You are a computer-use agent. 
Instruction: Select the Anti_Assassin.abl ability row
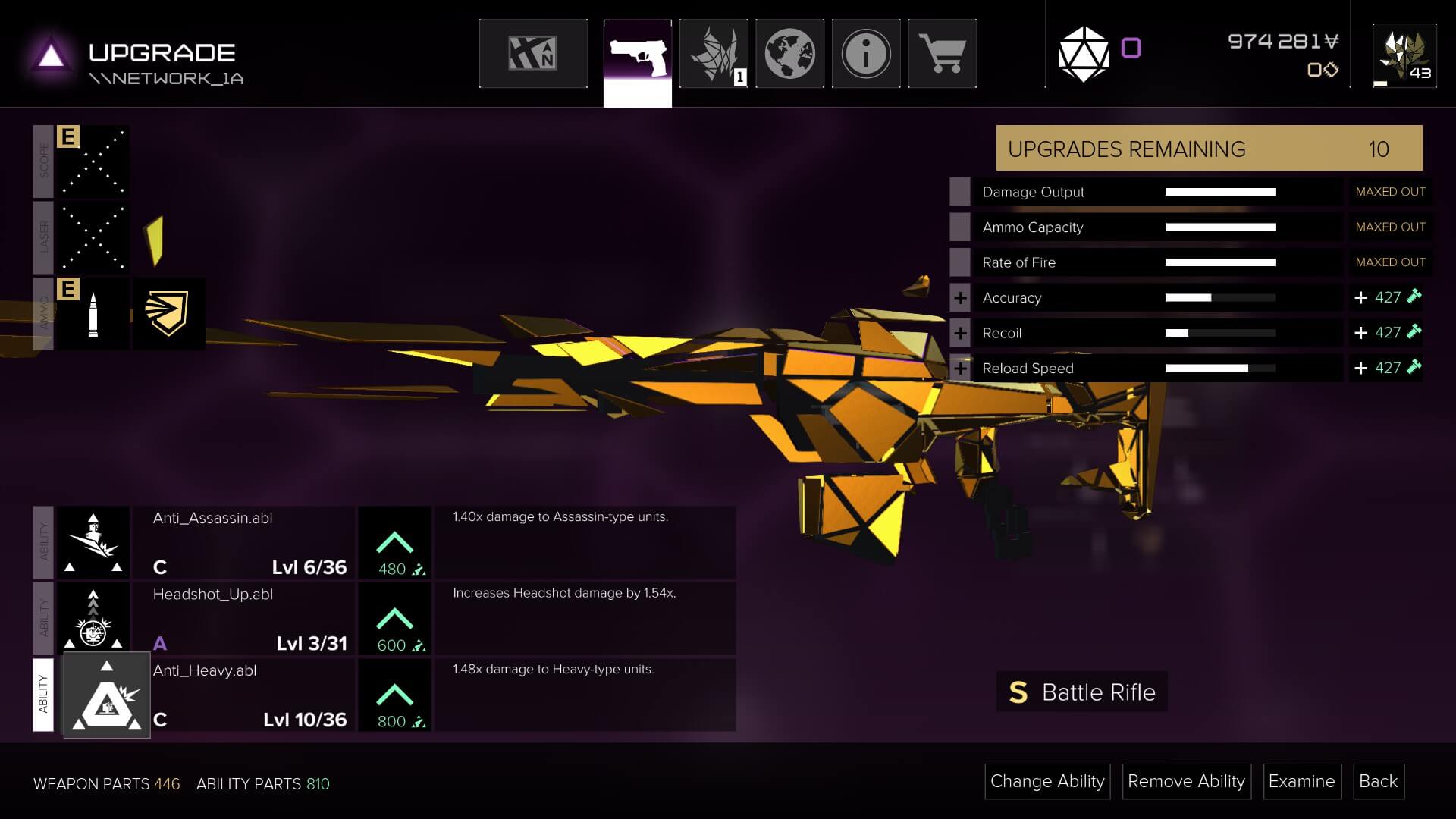click(x=243, y=542)
